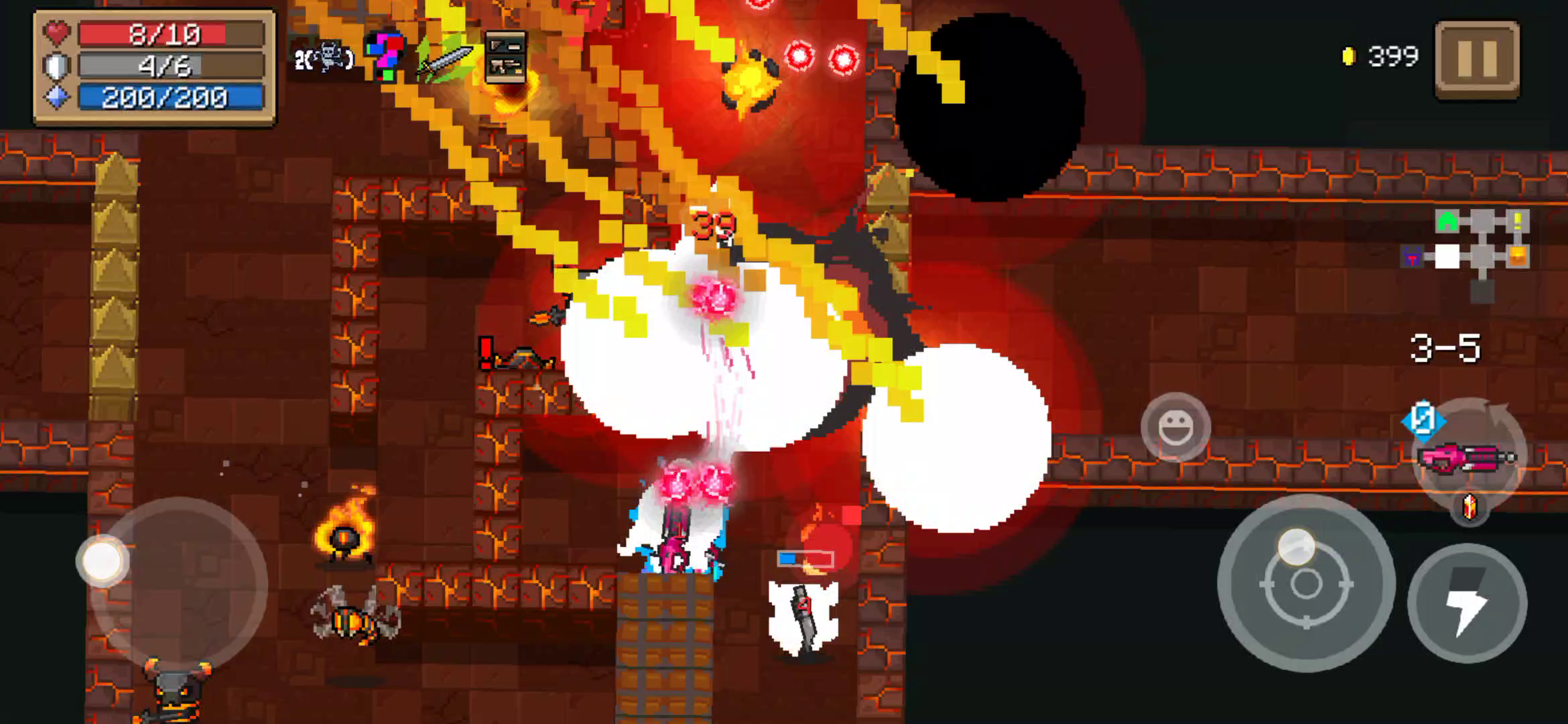1568x724 pixels.
Task: Pause the game
Action: 1477,59
